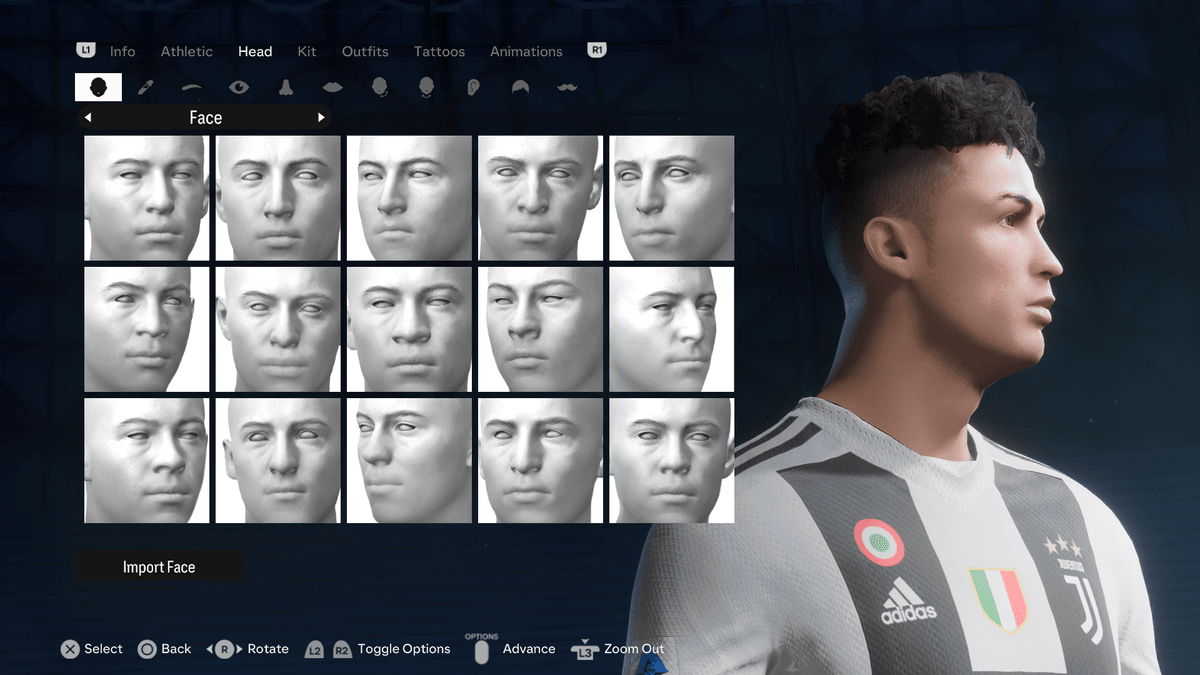Go to the Kit tab
The height and width of the screenshot is (675, 1200).
coord(307,51)
